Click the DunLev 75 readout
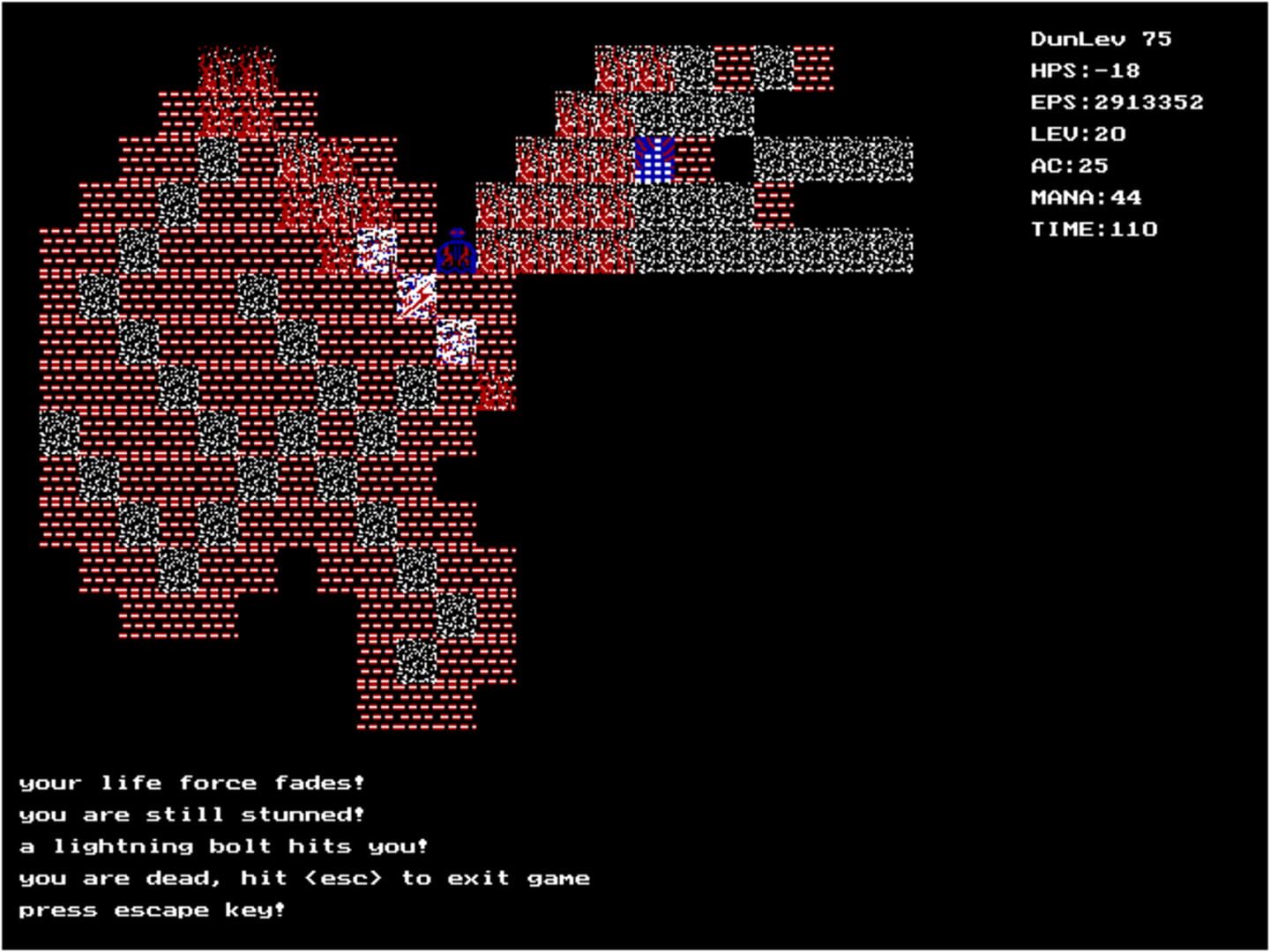 [x=1099, y=38]
